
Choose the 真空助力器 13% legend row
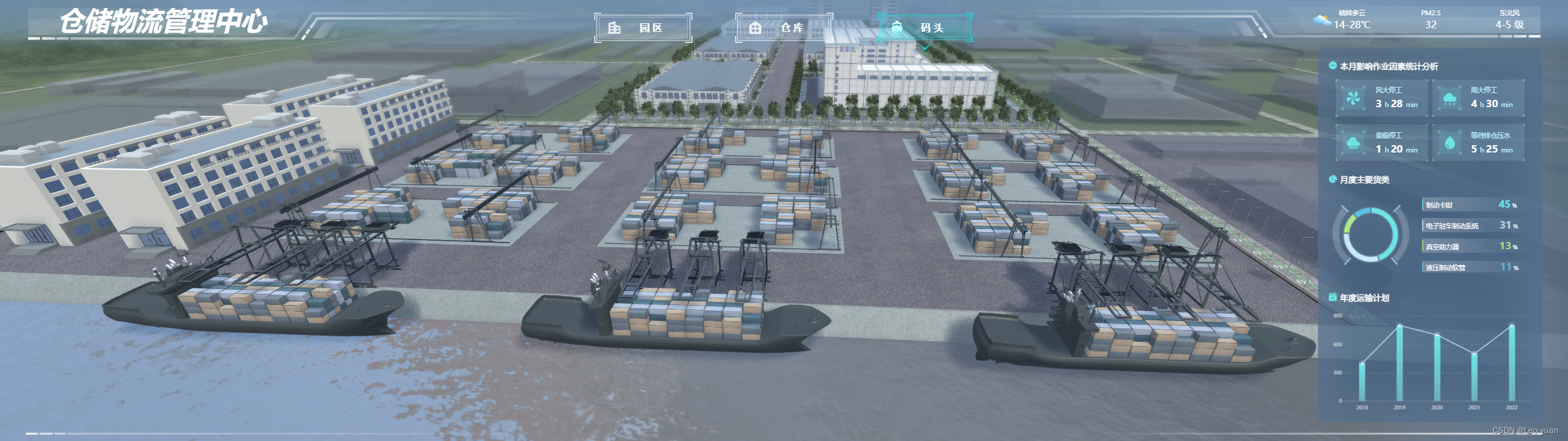tap(1471, 246)
